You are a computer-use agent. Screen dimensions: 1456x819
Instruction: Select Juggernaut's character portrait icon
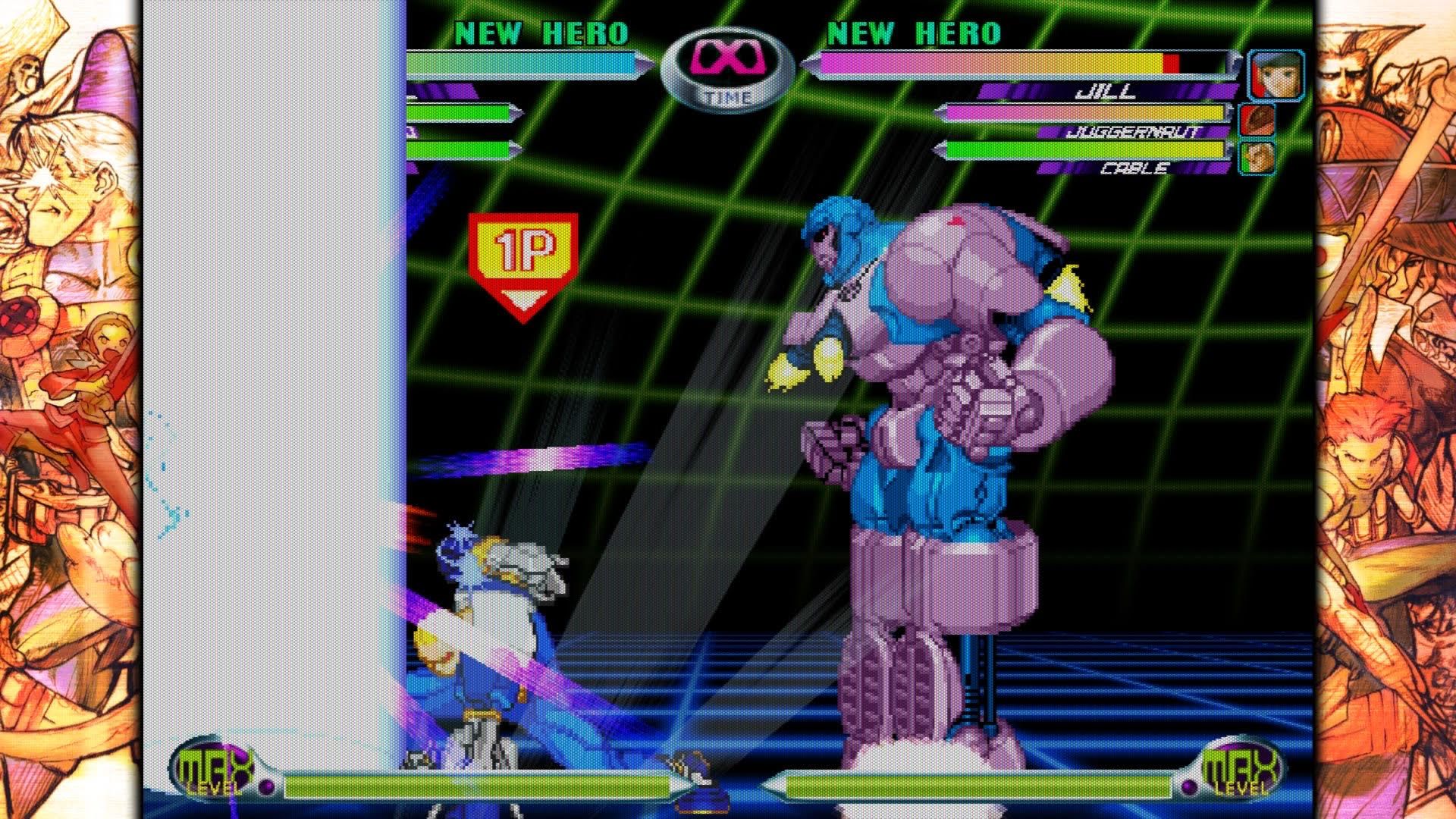click(1257, 120)
